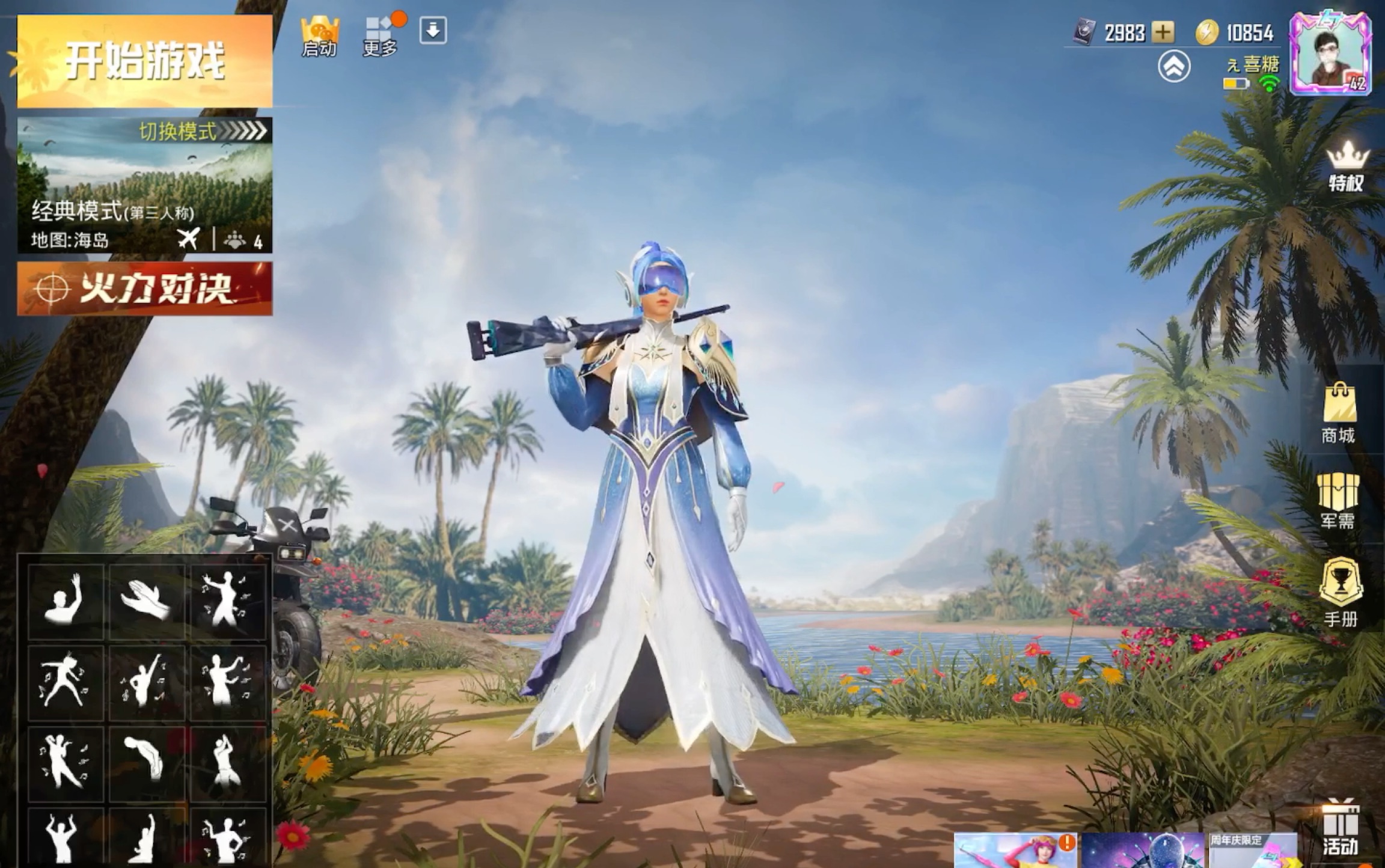Play the waving hand emote
The height and width of the screenshot is (868, 1385).
65,600
